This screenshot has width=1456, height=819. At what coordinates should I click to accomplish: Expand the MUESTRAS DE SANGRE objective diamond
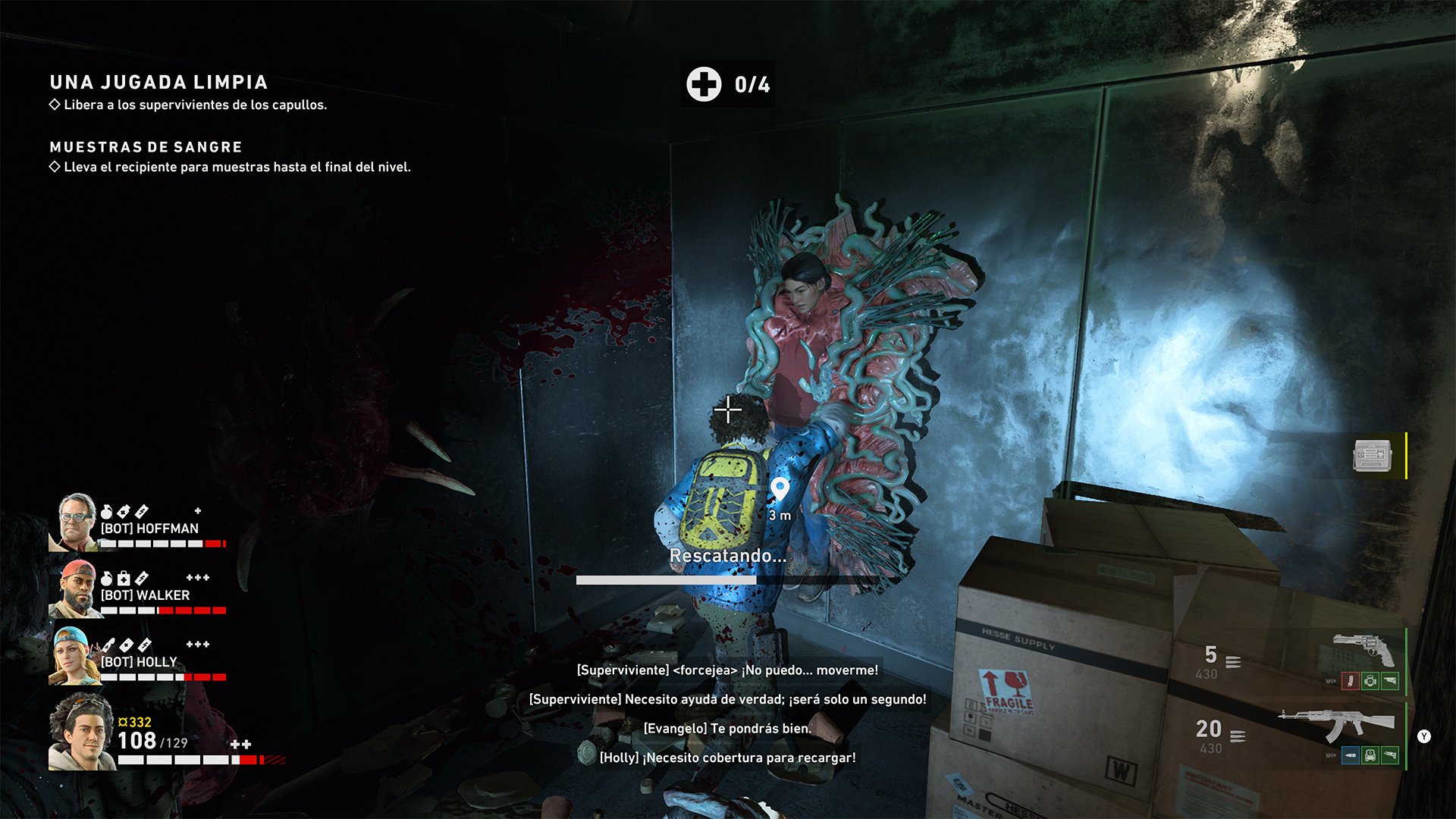point(56,165)
